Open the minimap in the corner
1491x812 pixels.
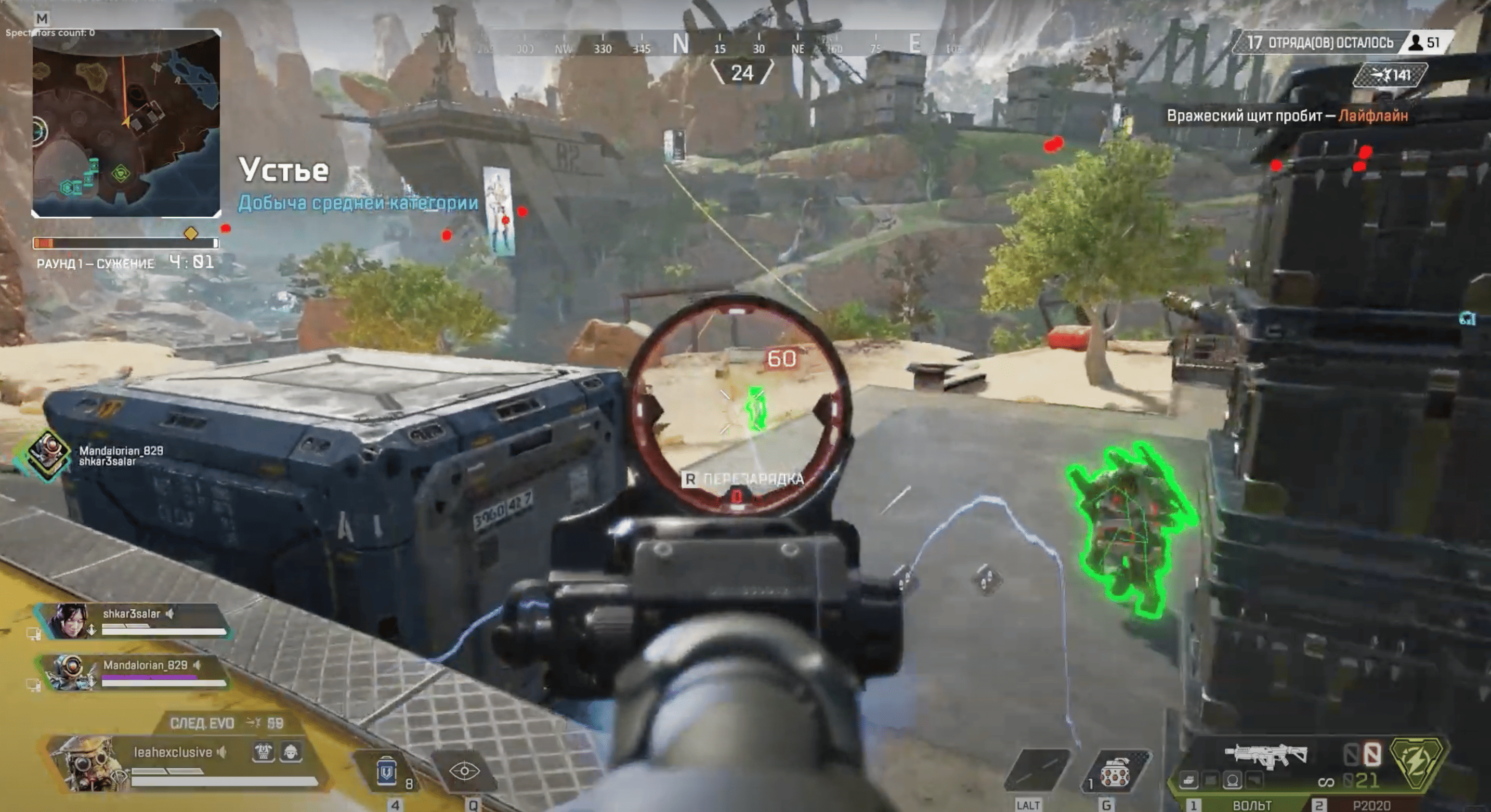pos(126,123)
